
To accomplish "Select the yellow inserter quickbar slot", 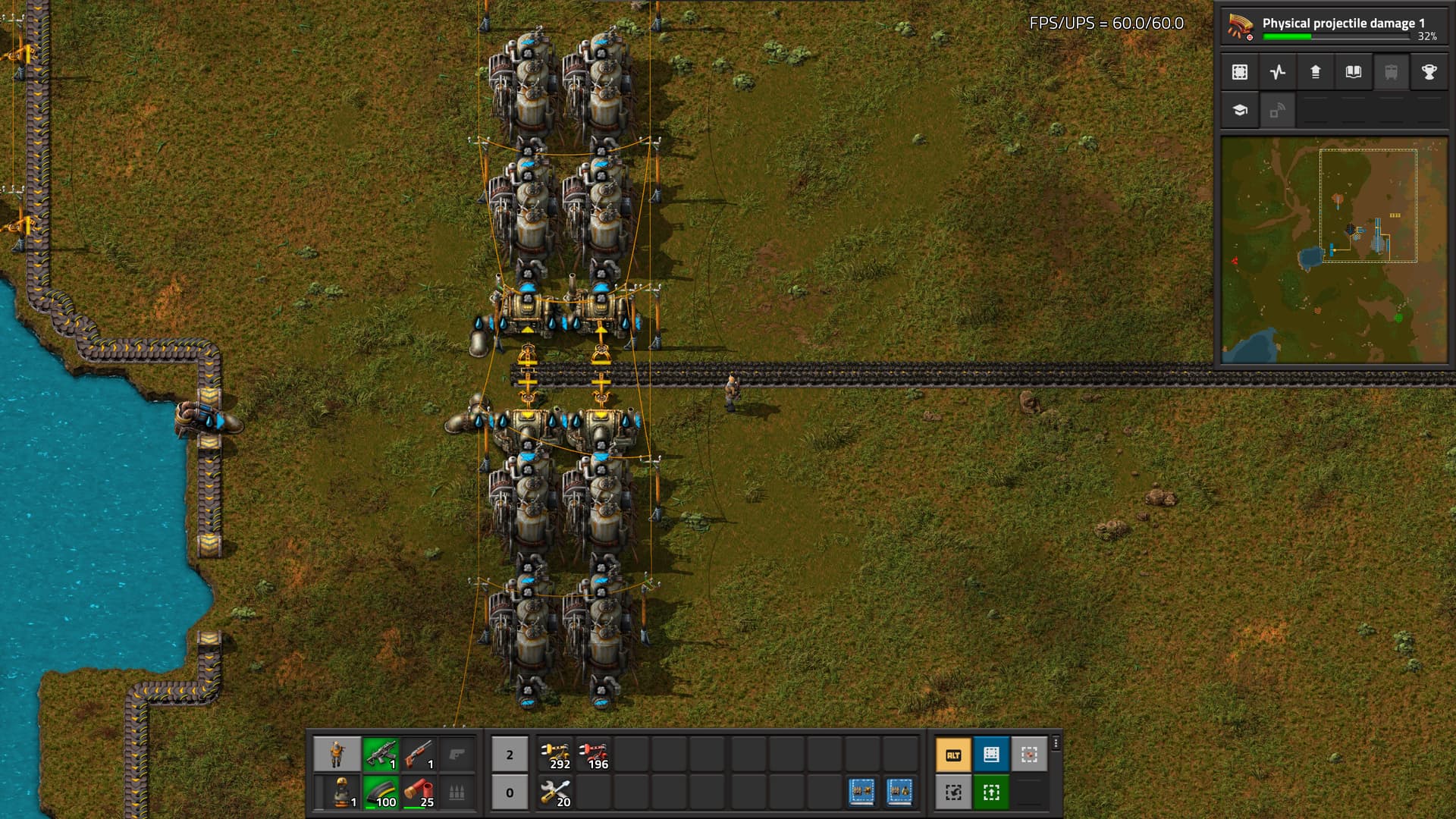I will pyautogui.click(x=556, y=755).
